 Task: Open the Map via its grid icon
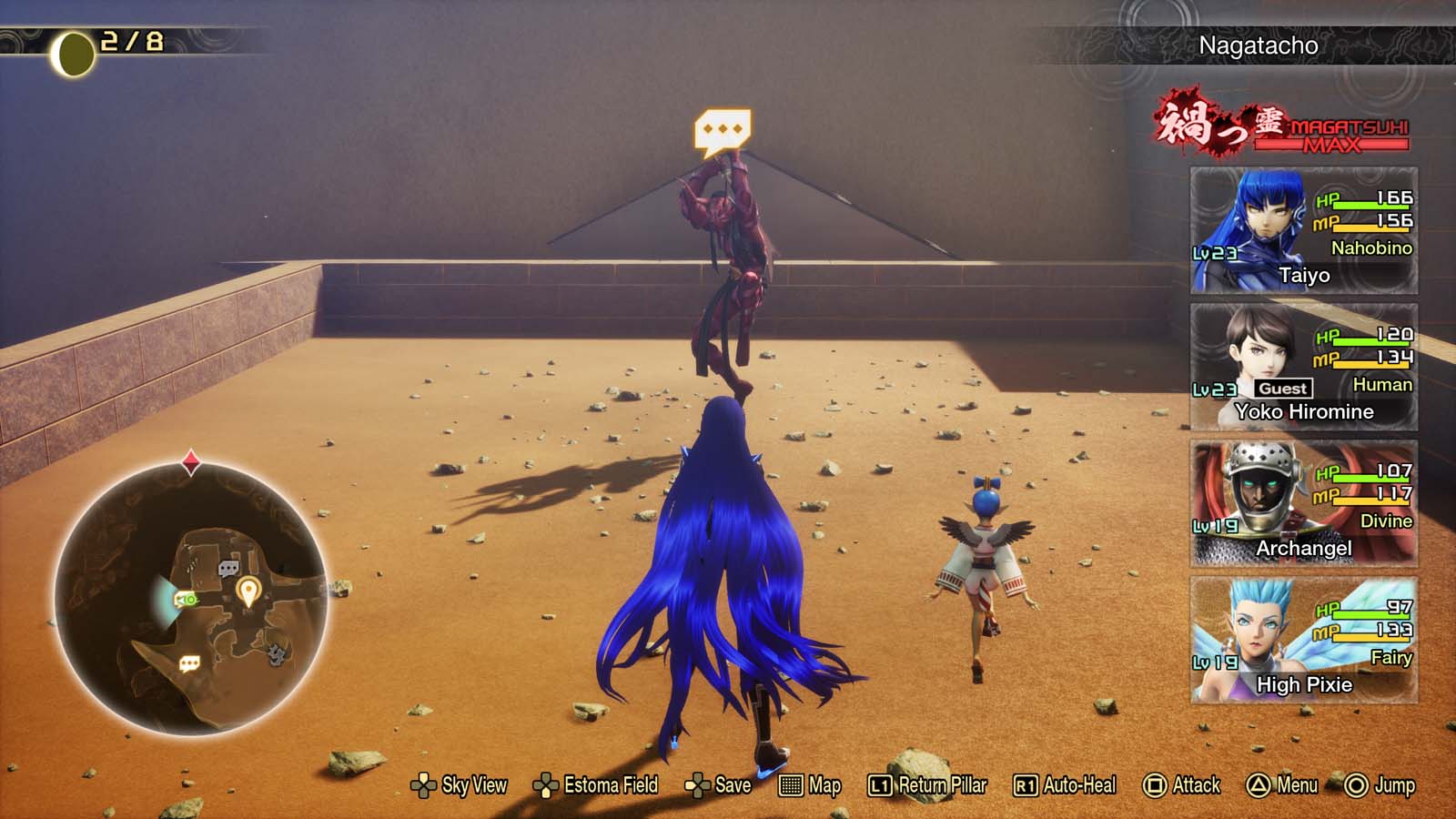(x=791, y=784)
